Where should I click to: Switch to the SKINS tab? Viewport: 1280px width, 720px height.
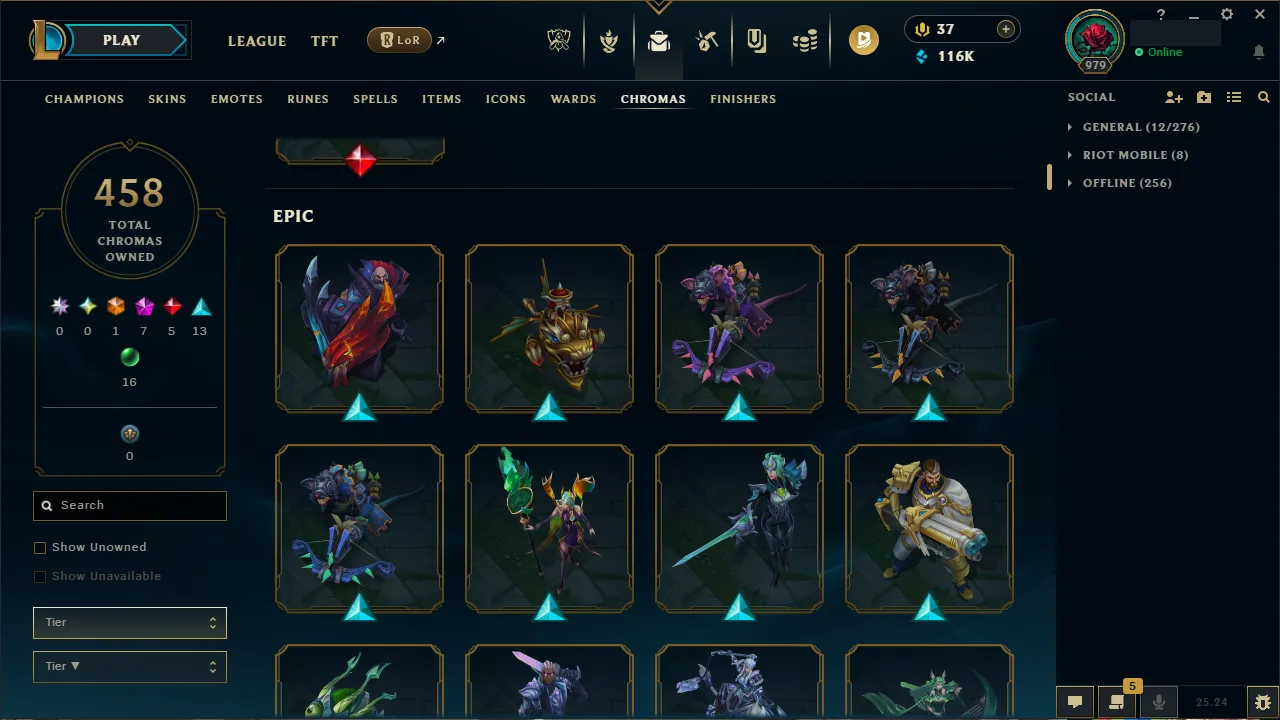tap(167, 99)
